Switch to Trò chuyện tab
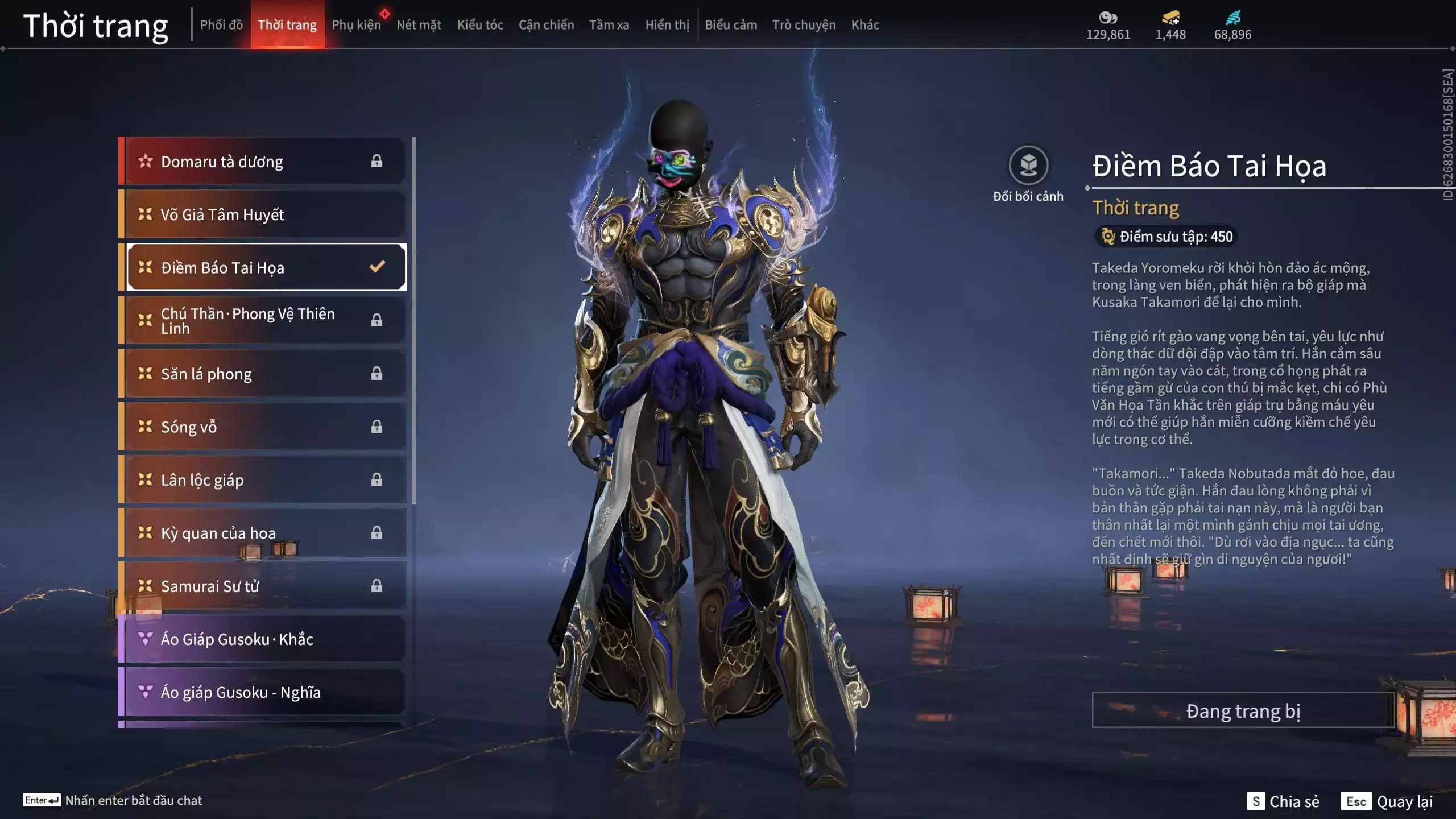The width and height of the screenshot is (1456, 819). tap(804, 25)
